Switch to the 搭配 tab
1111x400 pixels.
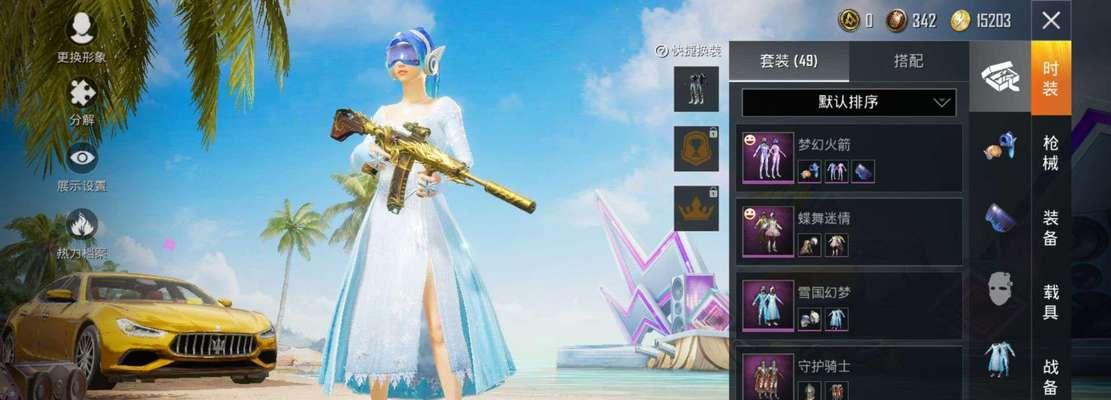click(x=909, y=61)
